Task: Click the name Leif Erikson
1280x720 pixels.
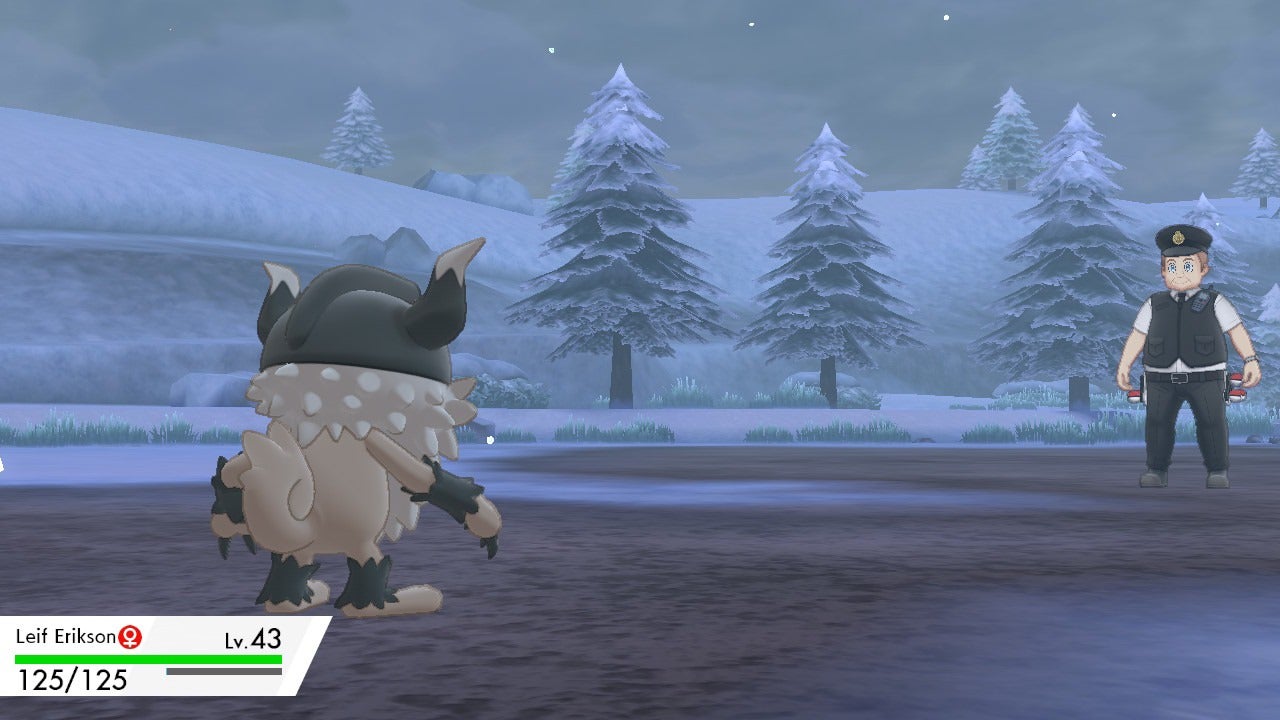Action: [x=65, y=636]
